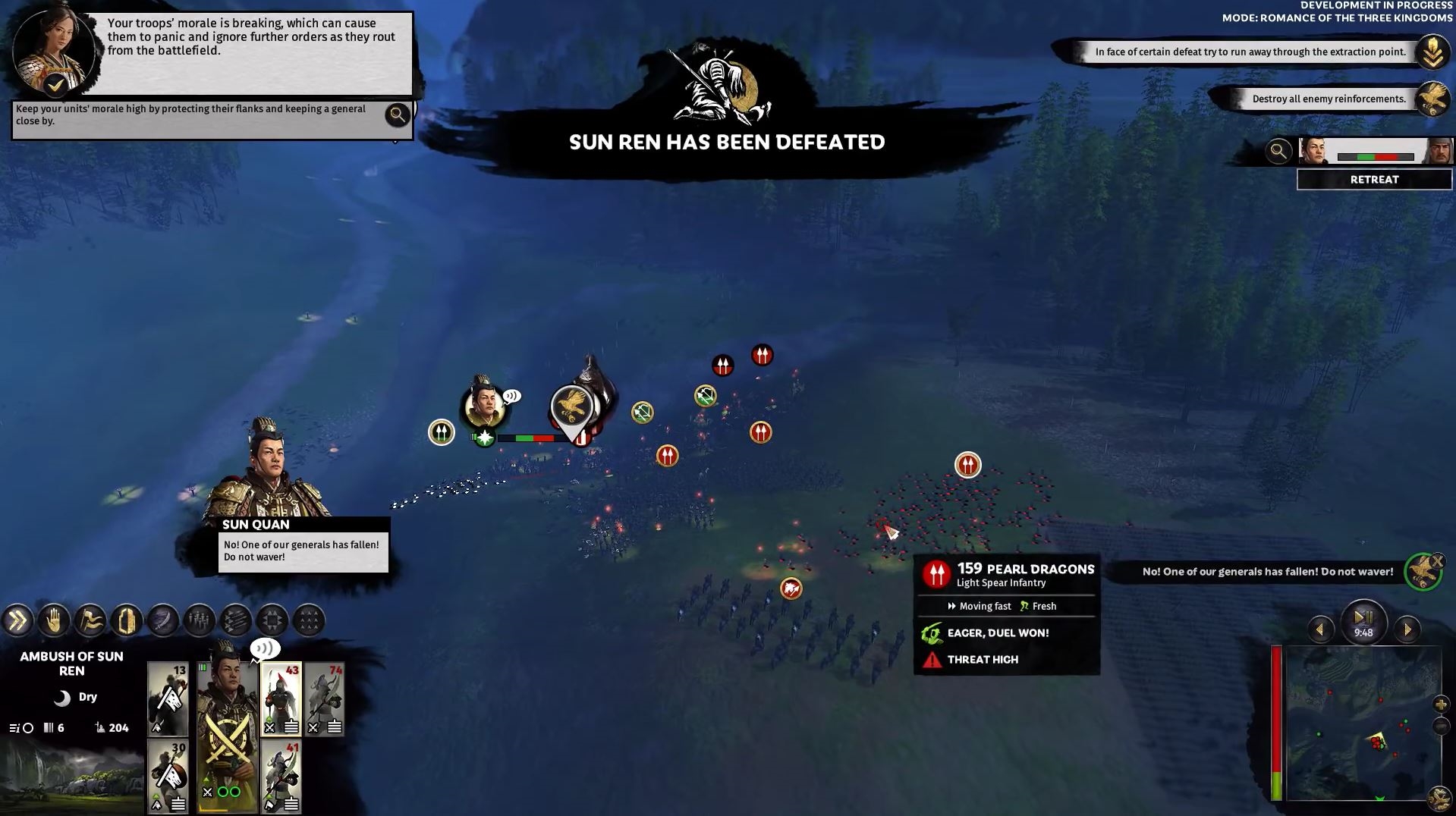Click the golden banner command button
The width and height of the screenshot is (1456, 816).
click(x=90, y=621)
